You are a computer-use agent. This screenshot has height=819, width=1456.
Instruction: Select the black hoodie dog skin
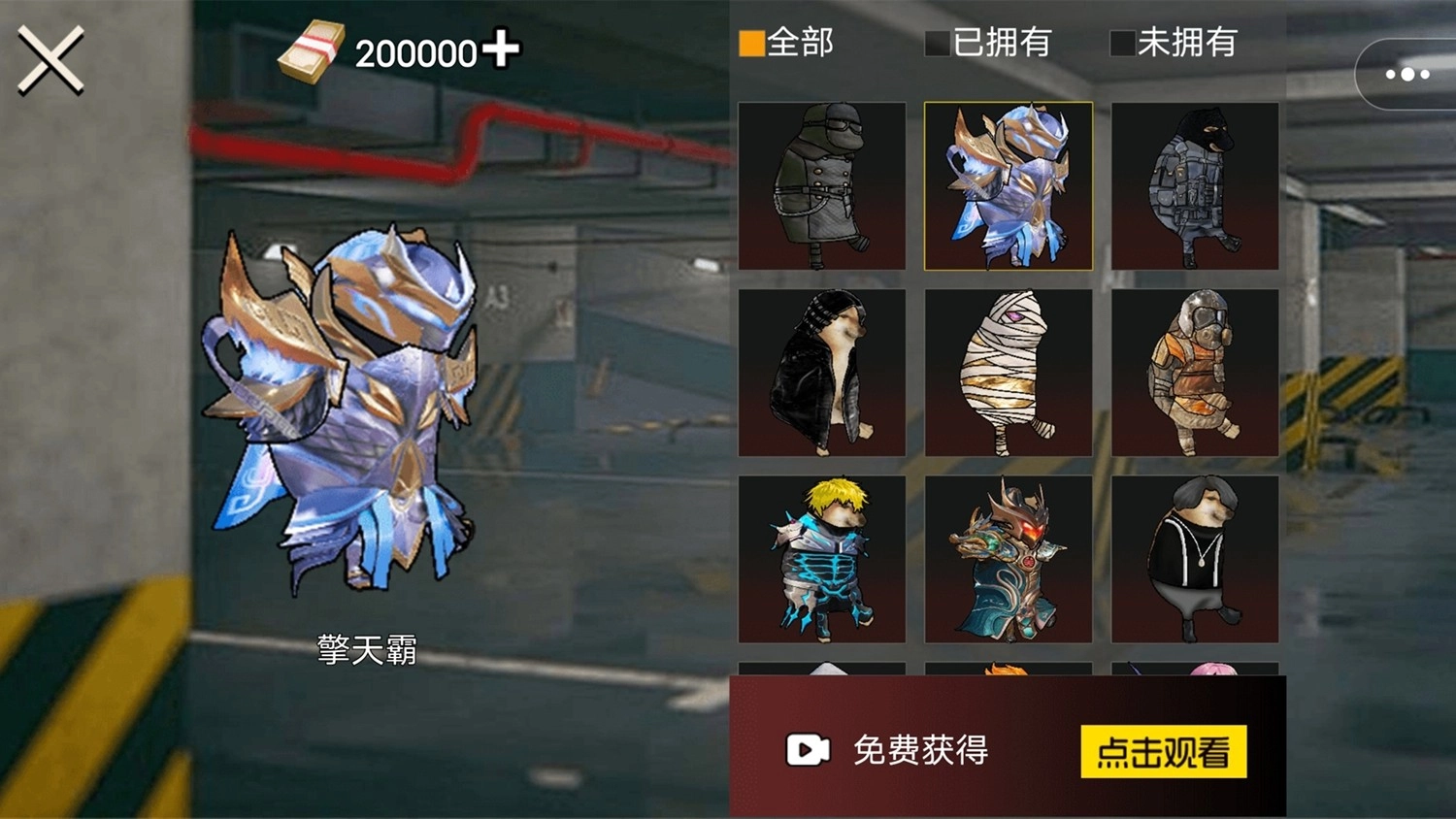823,372
